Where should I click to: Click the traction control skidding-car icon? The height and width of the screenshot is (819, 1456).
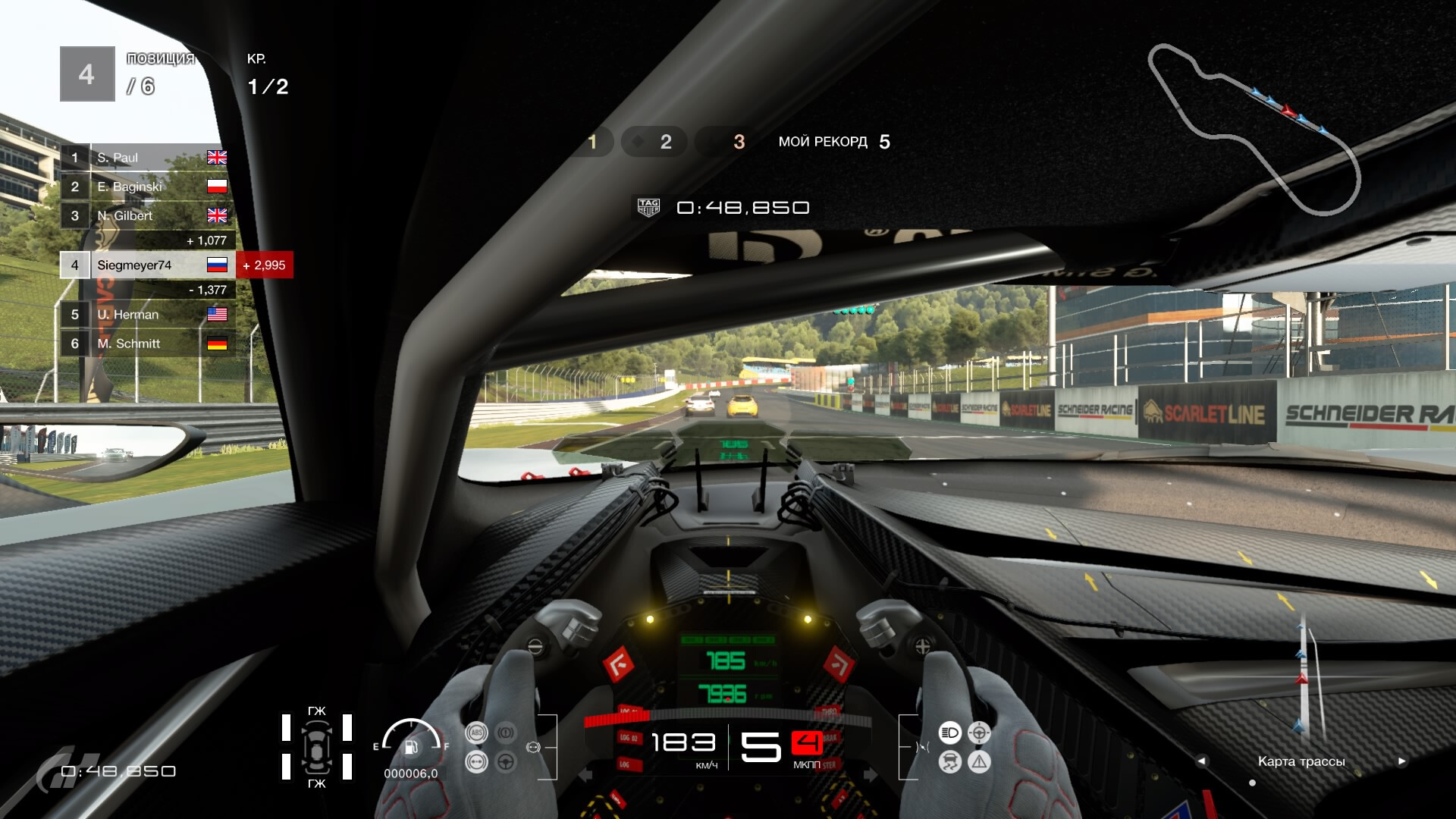click(949, 761)
